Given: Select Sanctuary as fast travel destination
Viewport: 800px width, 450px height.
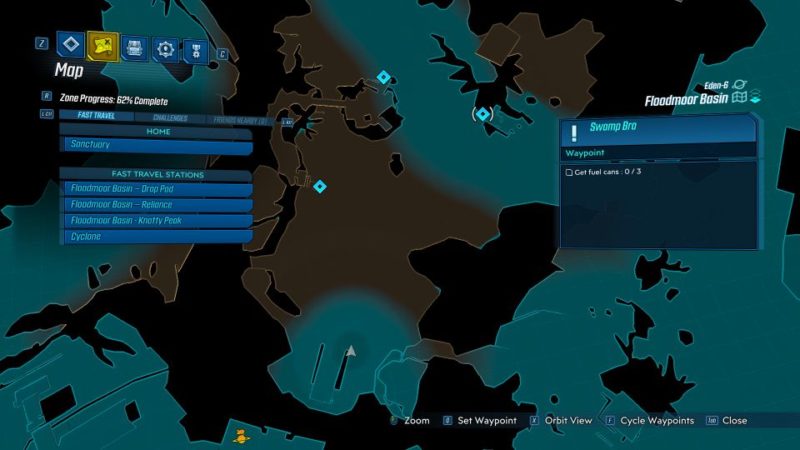Looking at the screenshot, I should [x=155, y=145].
